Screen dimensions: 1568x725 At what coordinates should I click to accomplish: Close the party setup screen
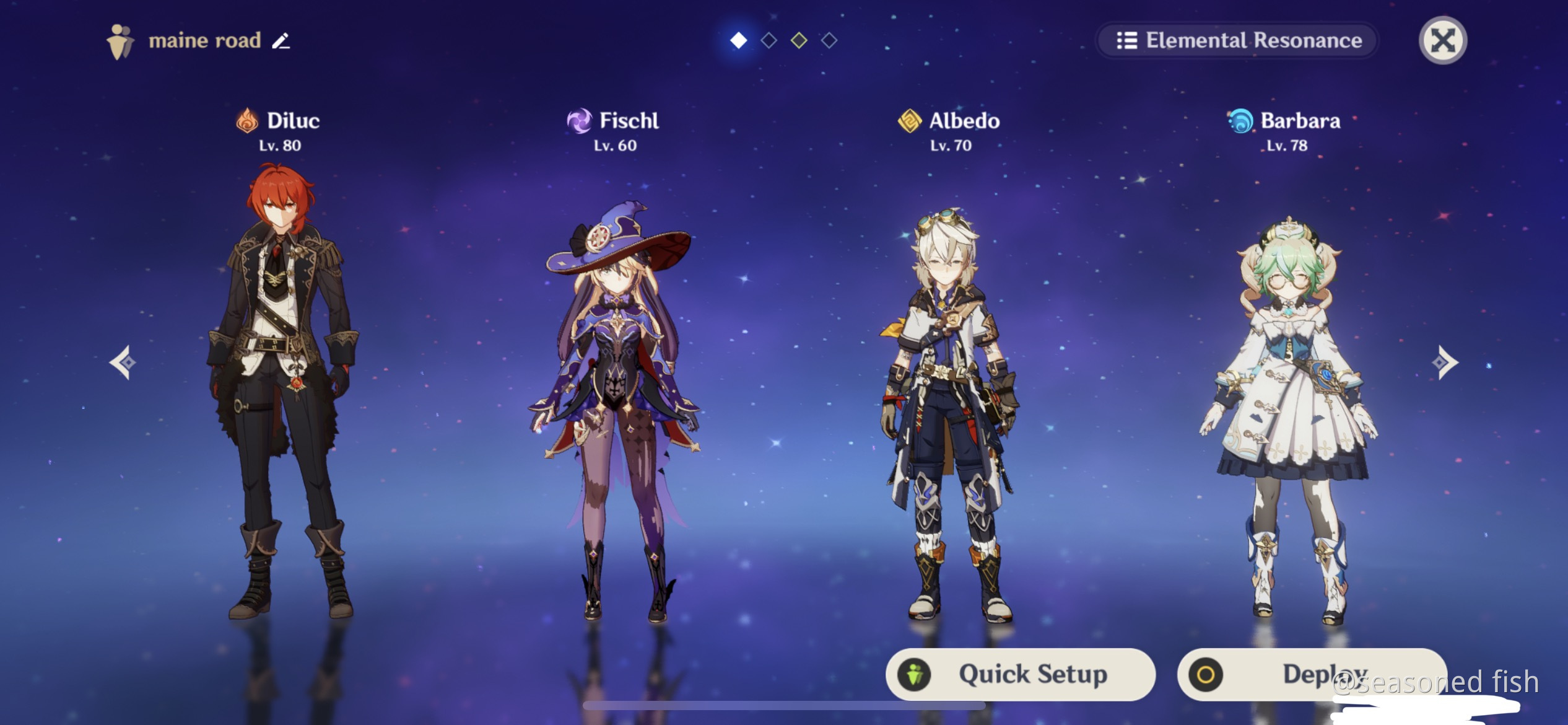[1442, 41]
